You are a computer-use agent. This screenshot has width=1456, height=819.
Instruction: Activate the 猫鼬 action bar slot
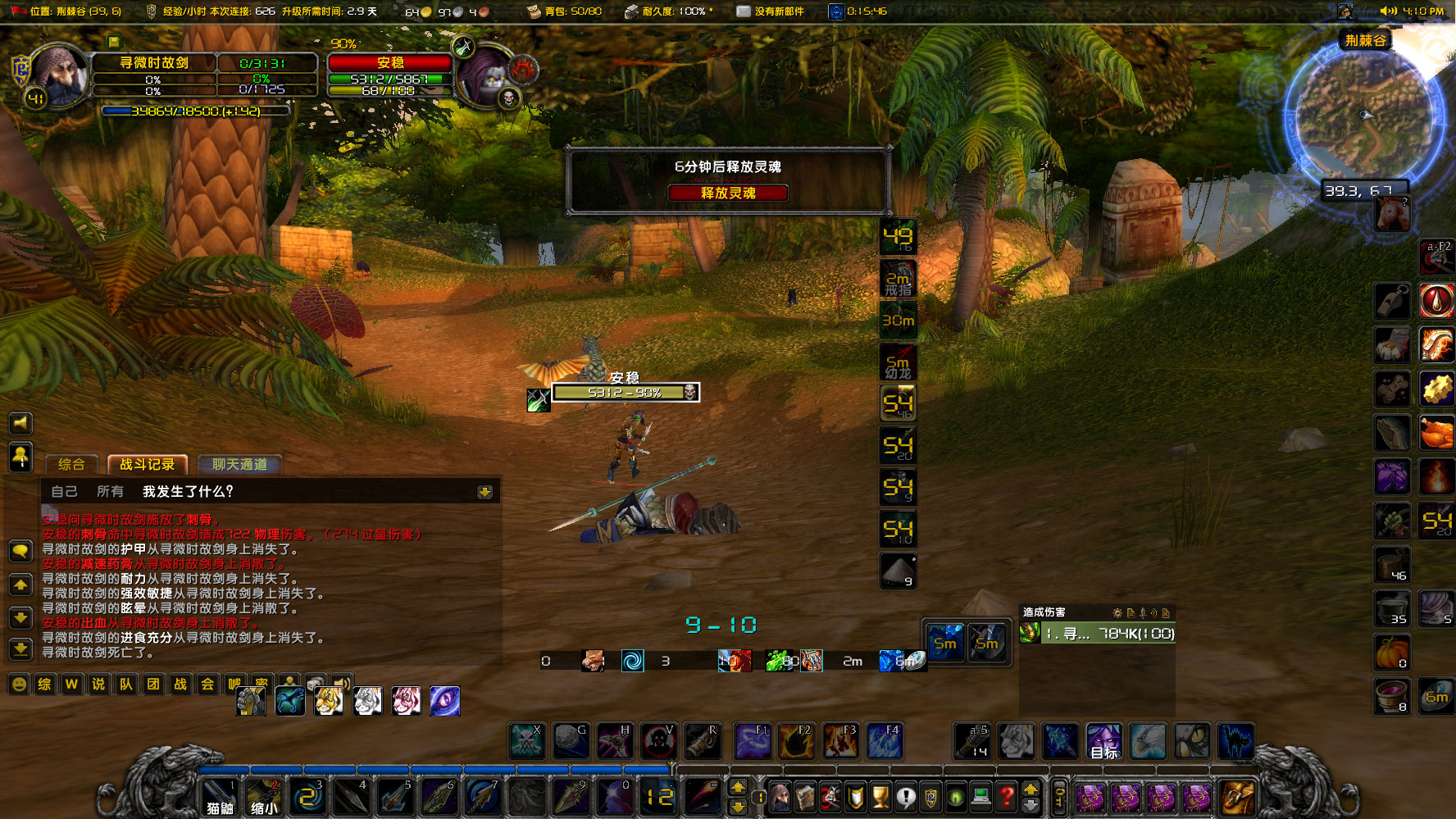tap(220, 796)
